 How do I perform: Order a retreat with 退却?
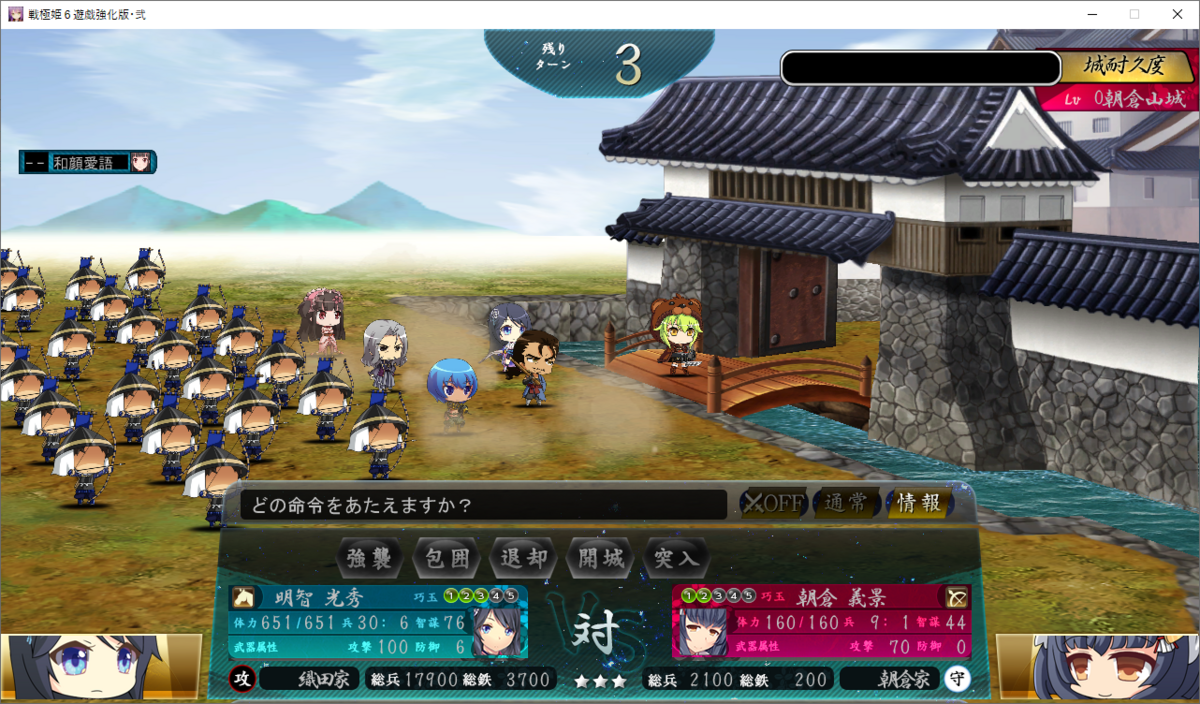point(524,557)
